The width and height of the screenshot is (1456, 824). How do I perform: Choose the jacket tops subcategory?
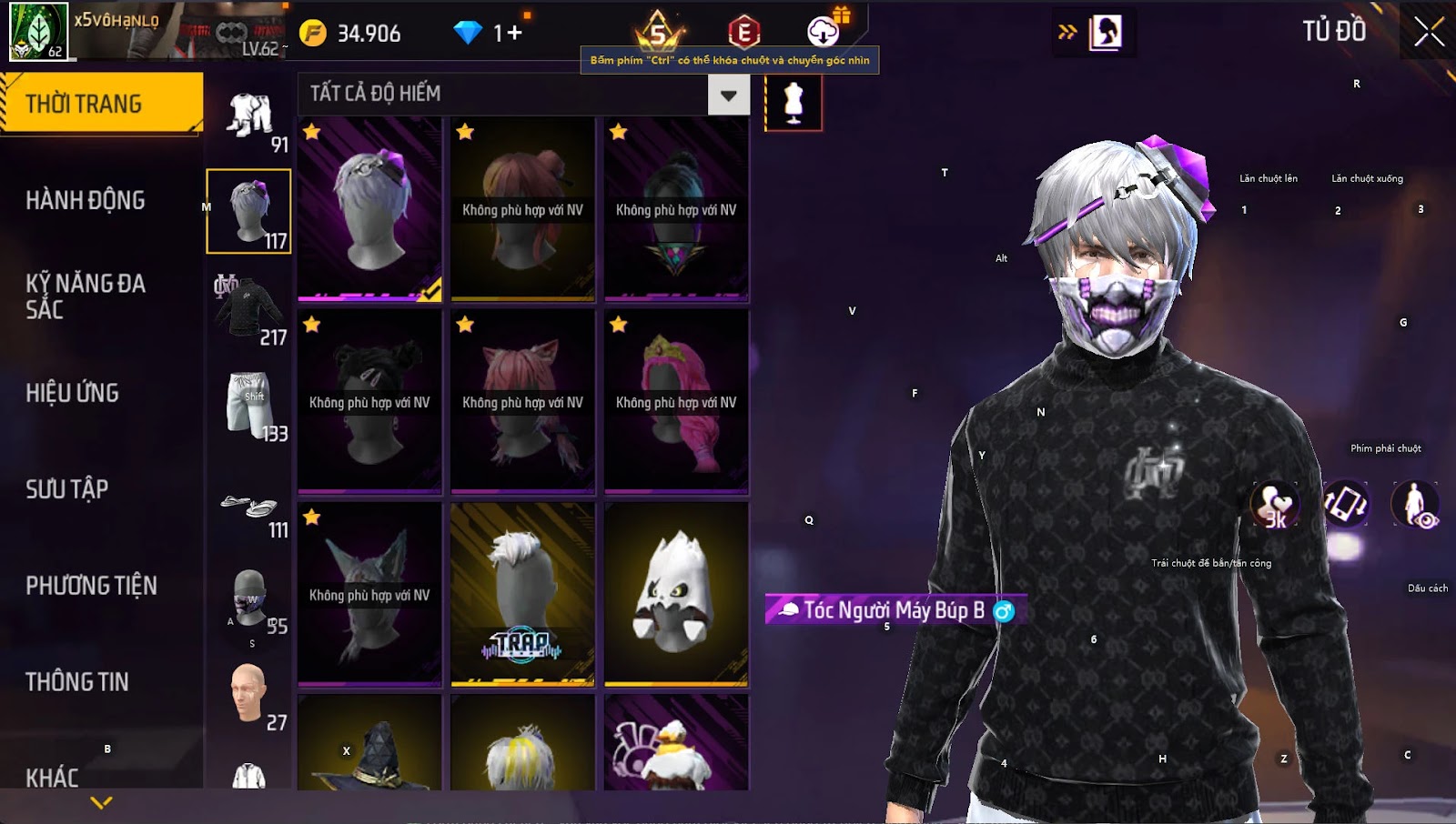(x=248, y=309)
